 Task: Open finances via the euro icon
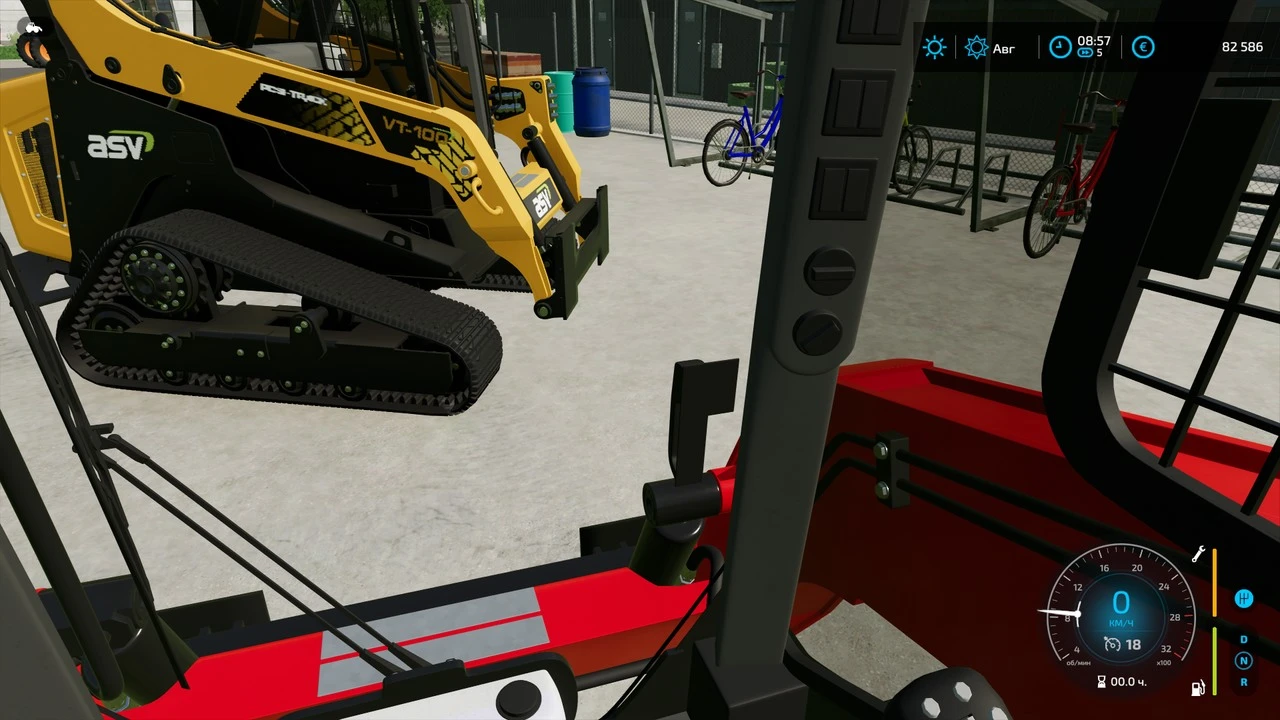click(1143, 47)
